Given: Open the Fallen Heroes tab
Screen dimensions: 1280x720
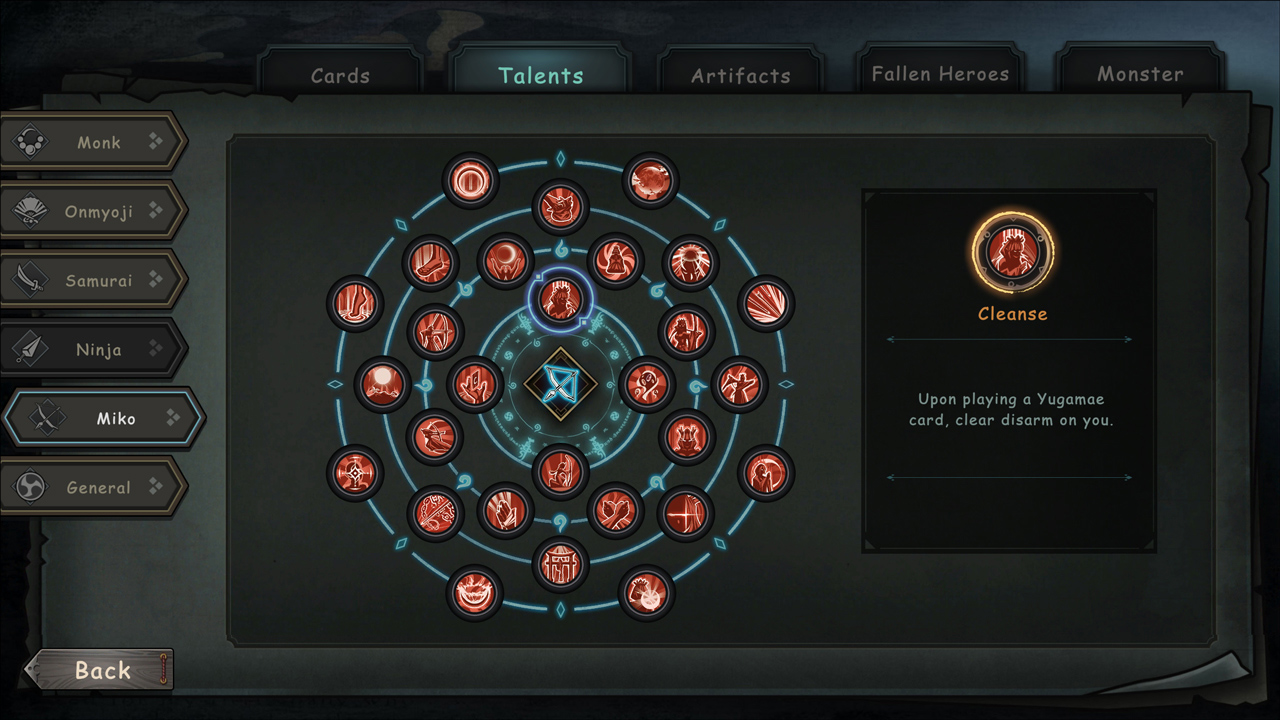Looking at the screenshot, I should point(939,73).
